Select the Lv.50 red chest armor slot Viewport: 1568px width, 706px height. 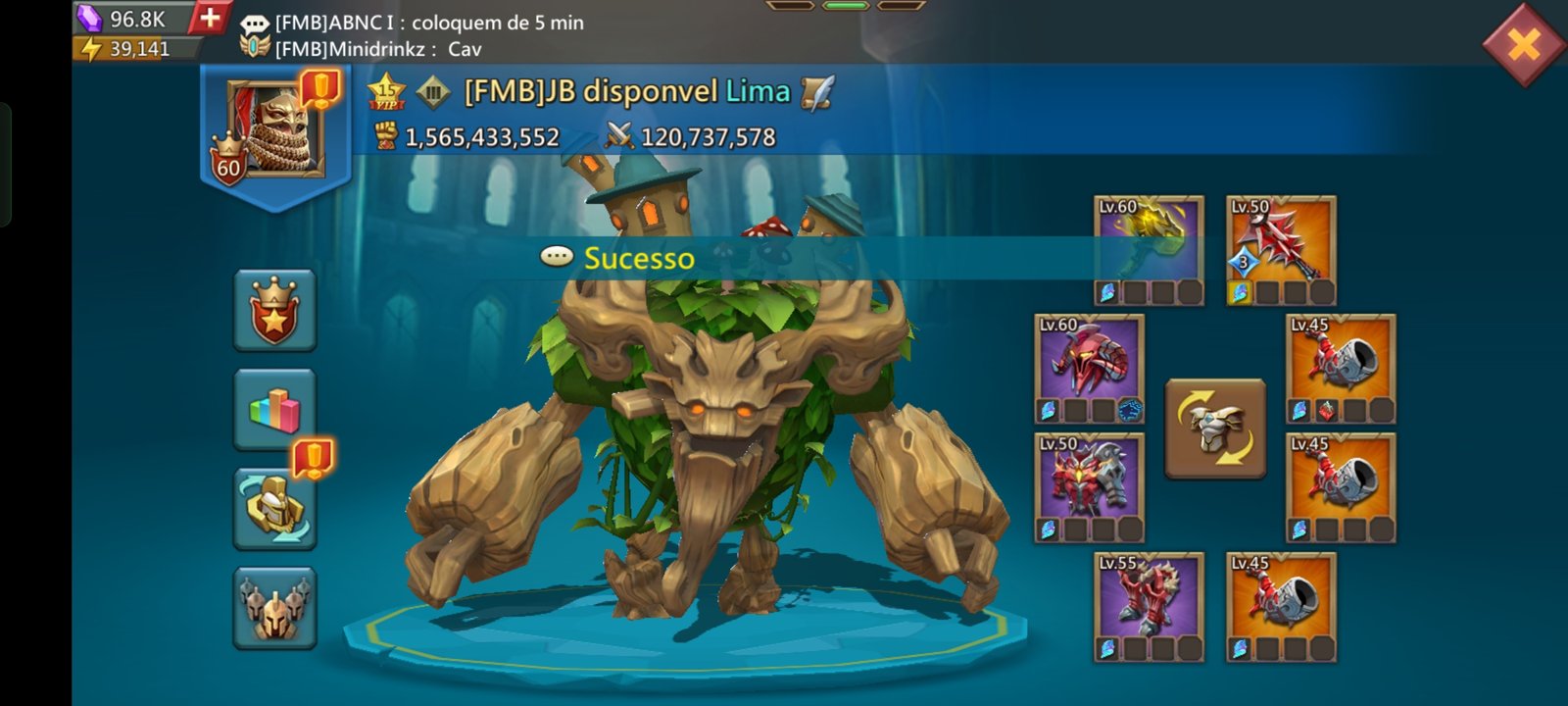coord(1089,487)
